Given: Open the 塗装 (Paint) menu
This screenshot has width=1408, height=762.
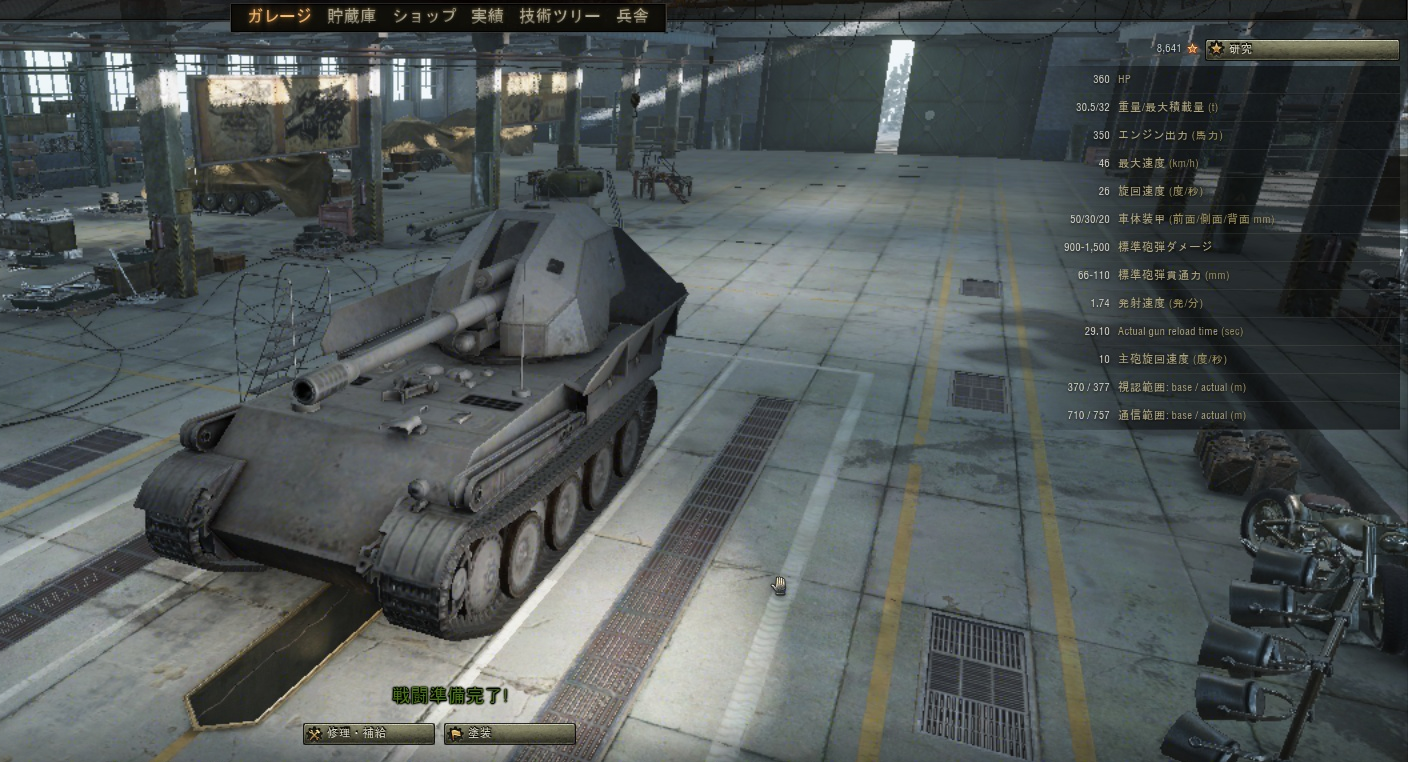Looking at the screenshot, I should [x=509, y=733].
